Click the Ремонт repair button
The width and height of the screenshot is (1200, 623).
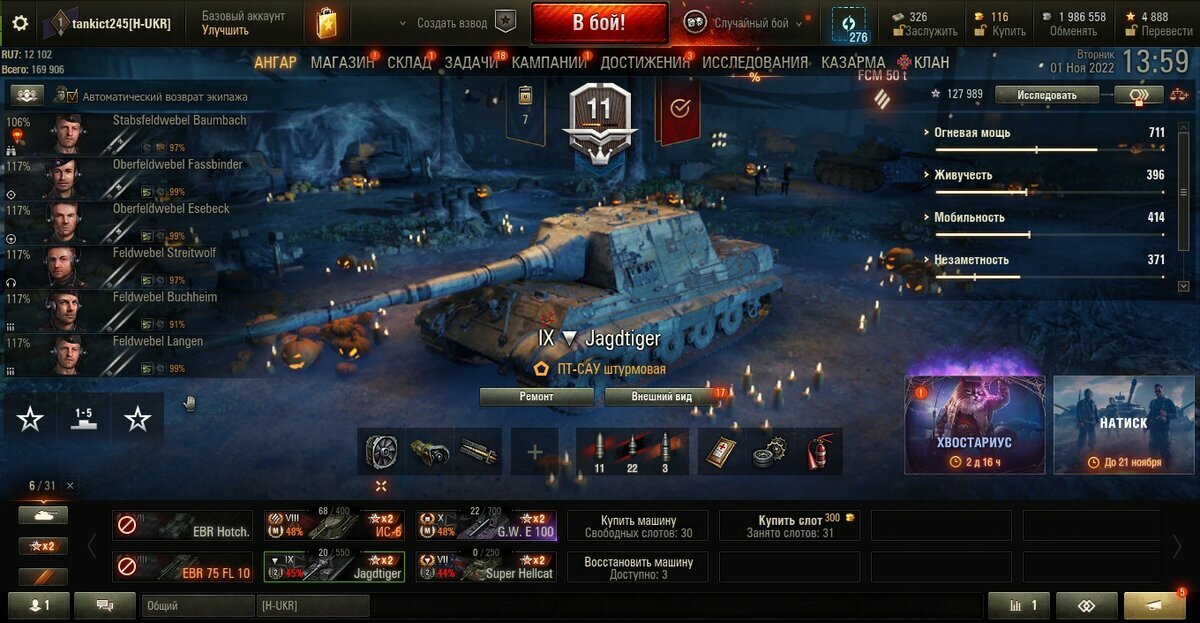coord(538,397)
